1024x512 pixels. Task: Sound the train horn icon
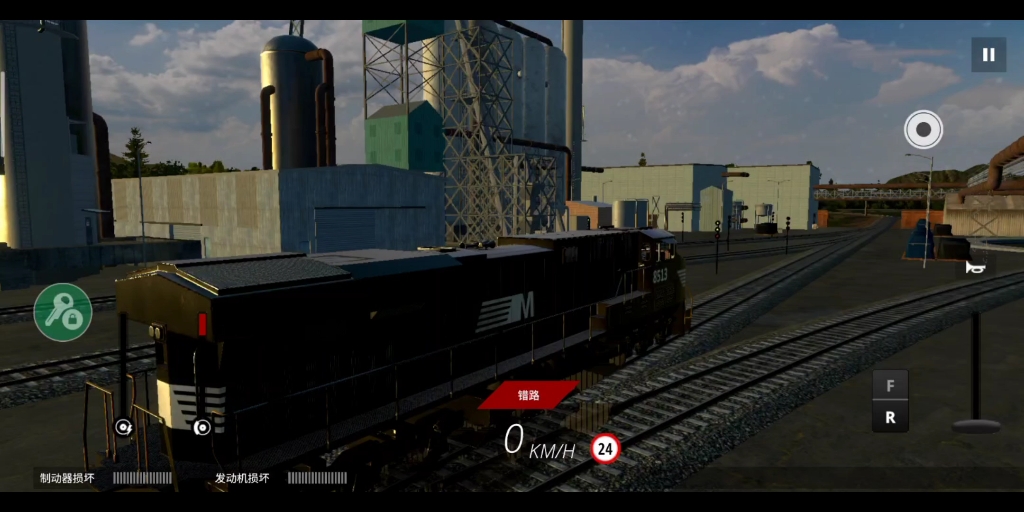pos(975,266)
